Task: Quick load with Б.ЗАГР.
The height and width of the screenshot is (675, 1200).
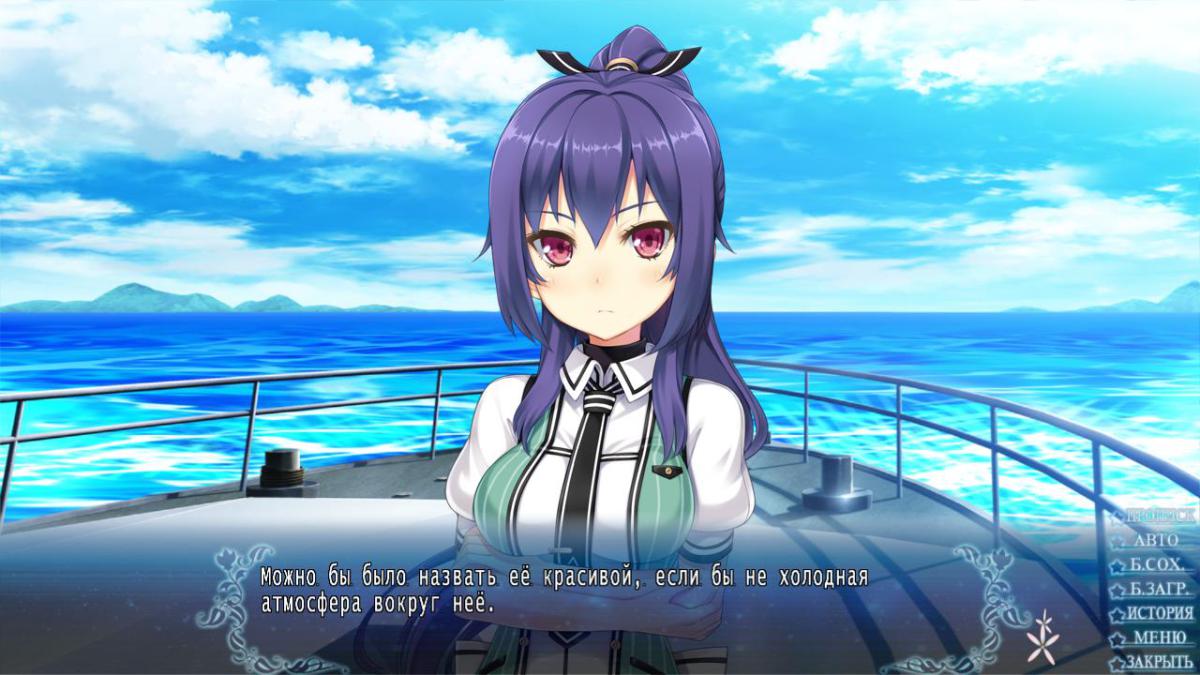Action: coord(1158,589)
